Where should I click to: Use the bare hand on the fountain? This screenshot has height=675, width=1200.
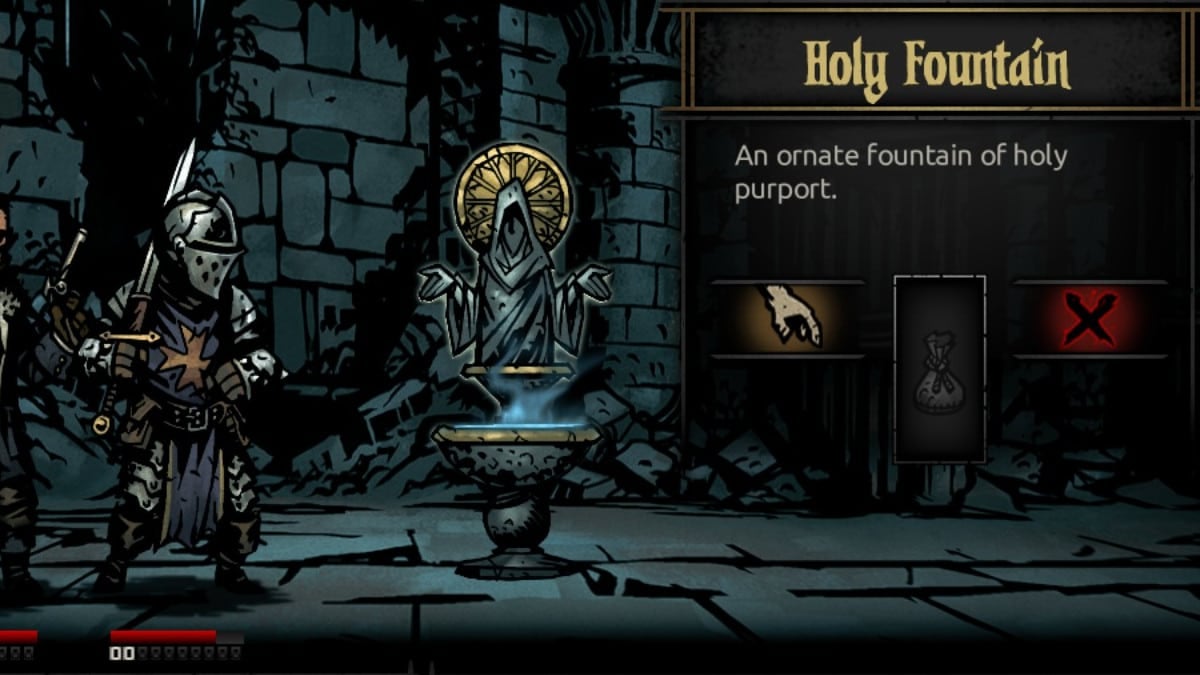[788, 318]
